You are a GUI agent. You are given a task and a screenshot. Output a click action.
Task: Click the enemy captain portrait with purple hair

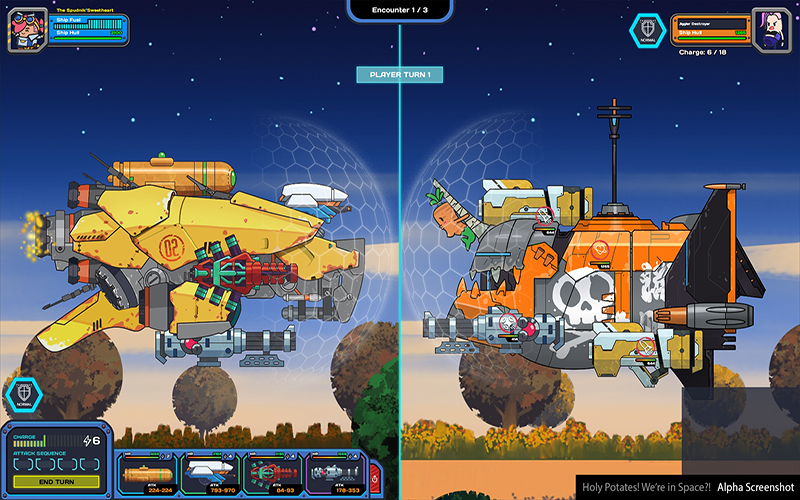pos(772,28)
